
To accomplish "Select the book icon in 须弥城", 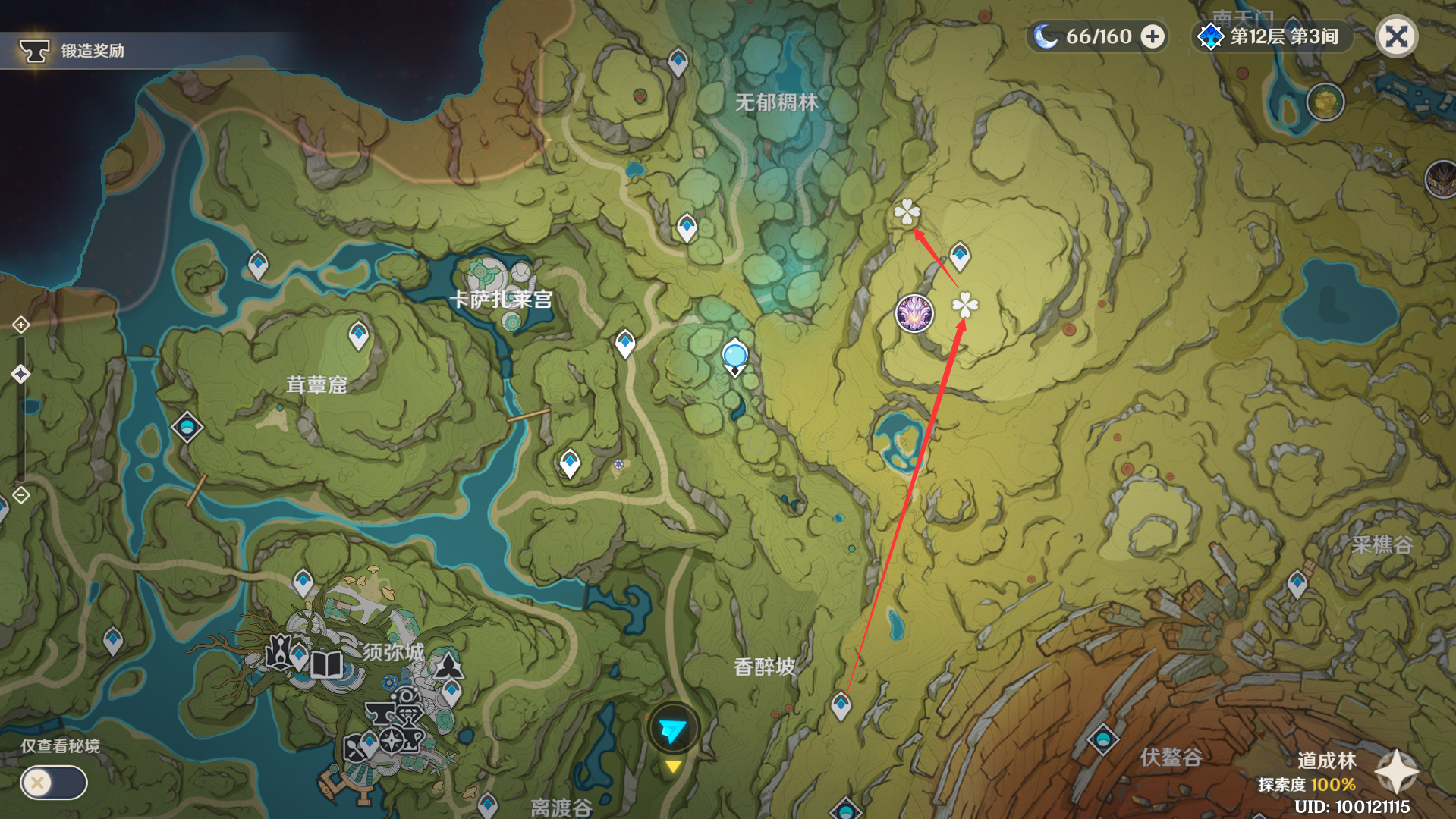I will point(326,665).
